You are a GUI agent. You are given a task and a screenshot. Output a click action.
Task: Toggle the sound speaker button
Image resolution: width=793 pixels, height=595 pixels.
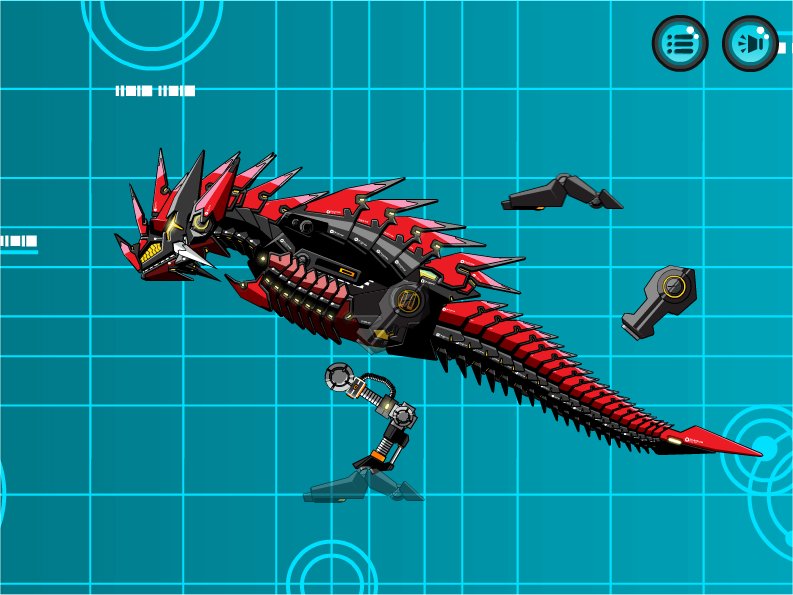coord(750,44)
